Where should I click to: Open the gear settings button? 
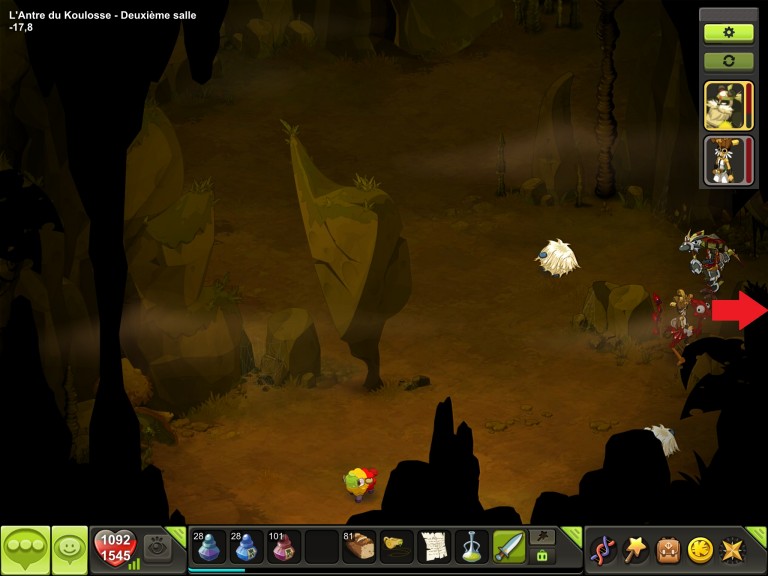(x=729, y=32)
